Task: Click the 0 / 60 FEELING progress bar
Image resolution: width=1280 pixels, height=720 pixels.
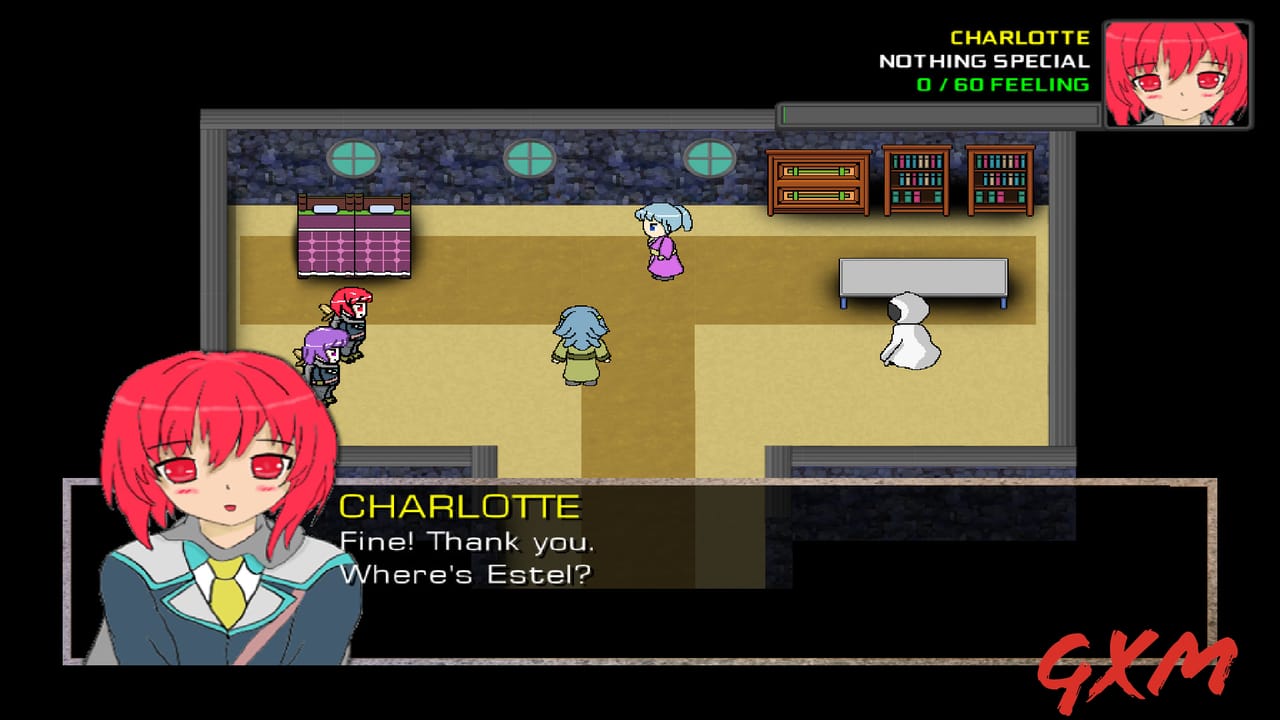Action: pyautogui.click(x=935, y=110)
